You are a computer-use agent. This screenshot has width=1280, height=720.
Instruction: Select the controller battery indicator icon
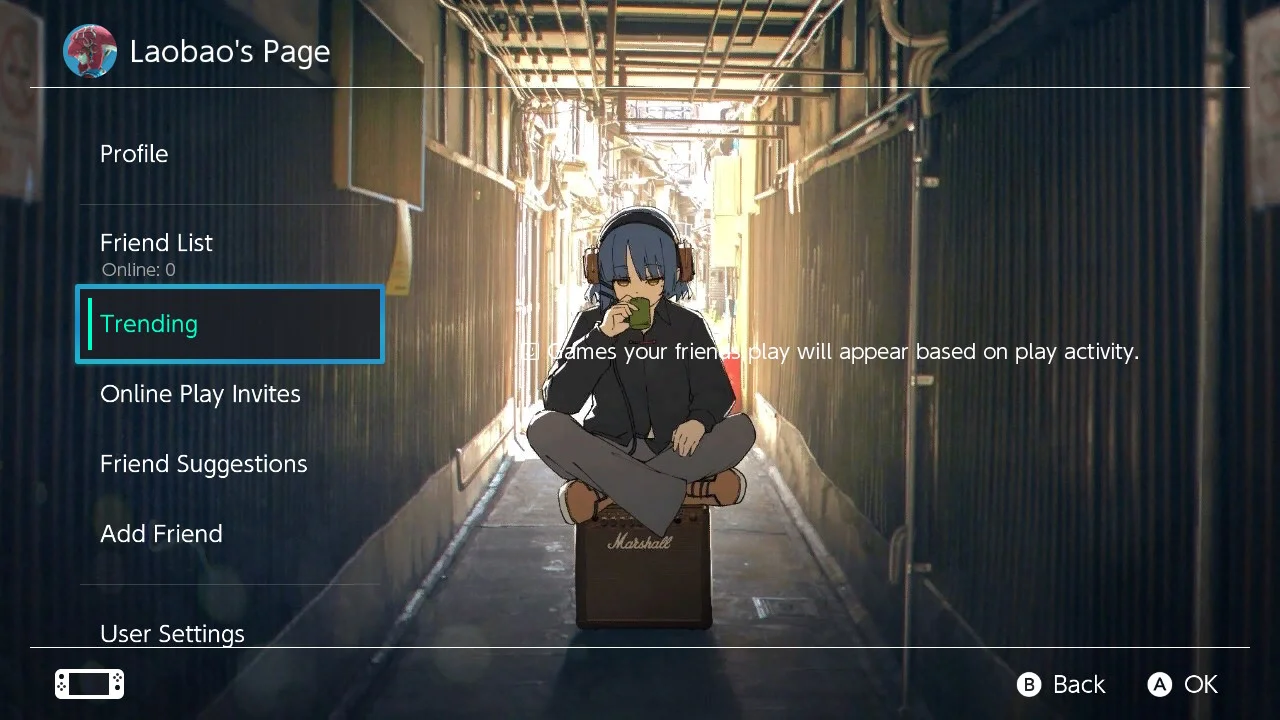coord(88,684)
